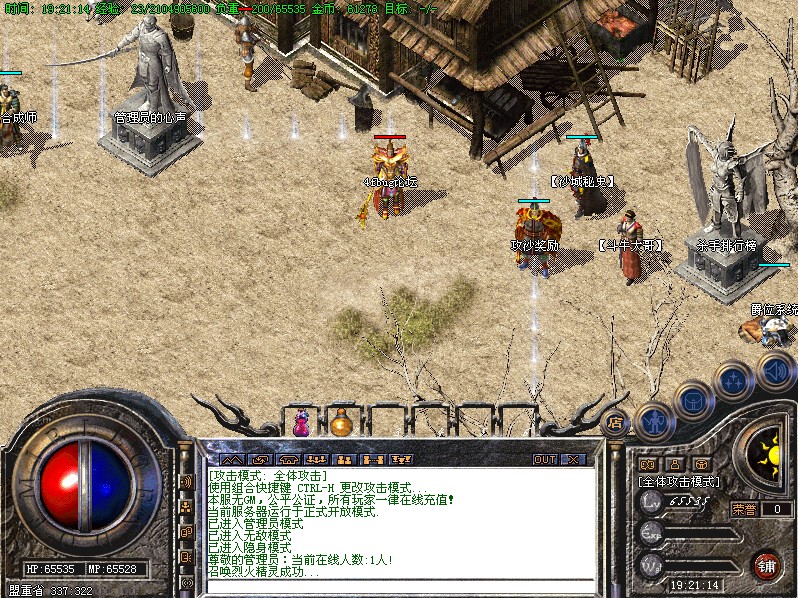Open the skills sparkle button
Screen dimensions: 798x598
coord(734,381)
